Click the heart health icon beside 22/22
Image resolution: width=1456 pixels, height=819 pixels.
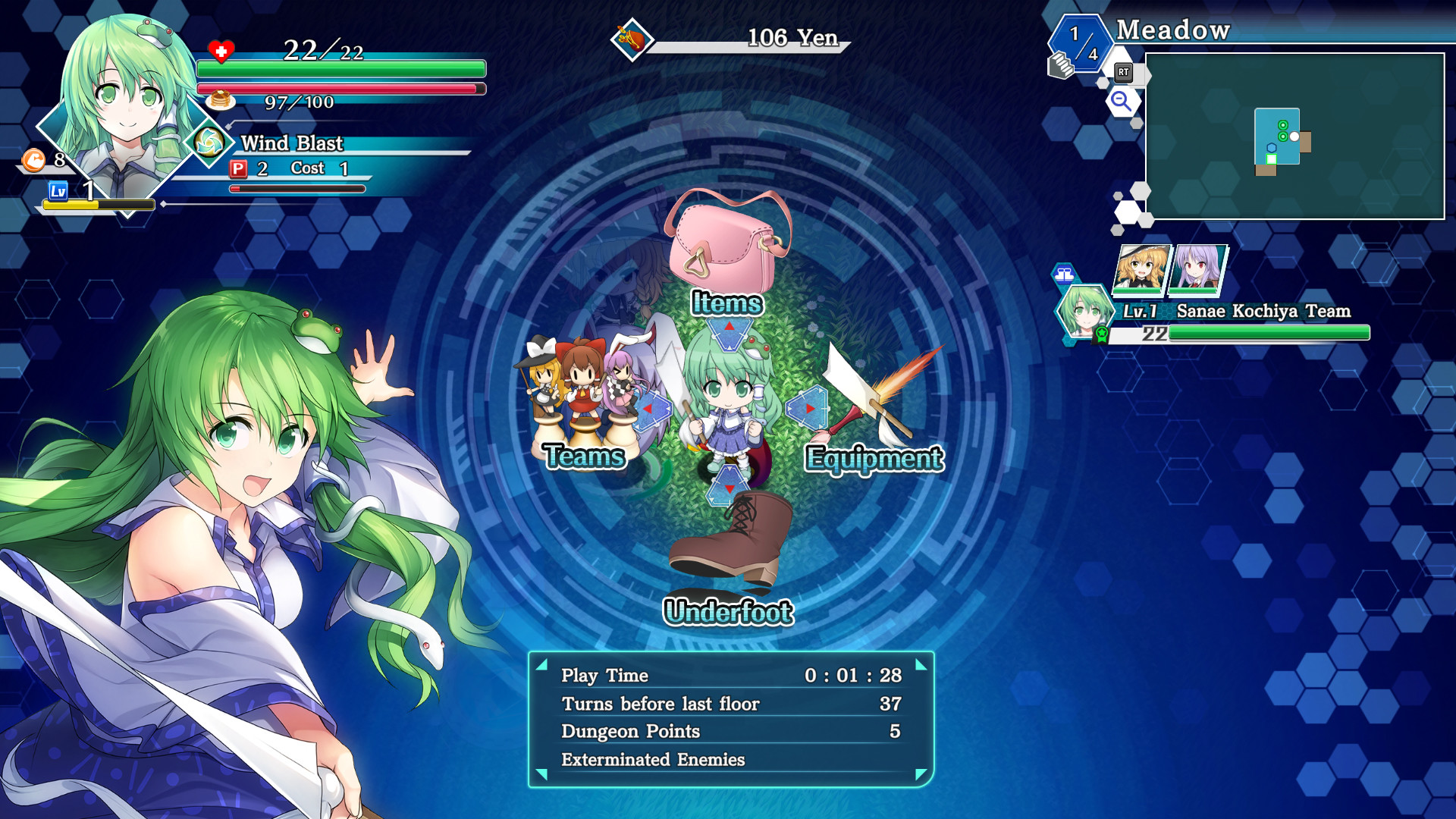click(220, 52)
